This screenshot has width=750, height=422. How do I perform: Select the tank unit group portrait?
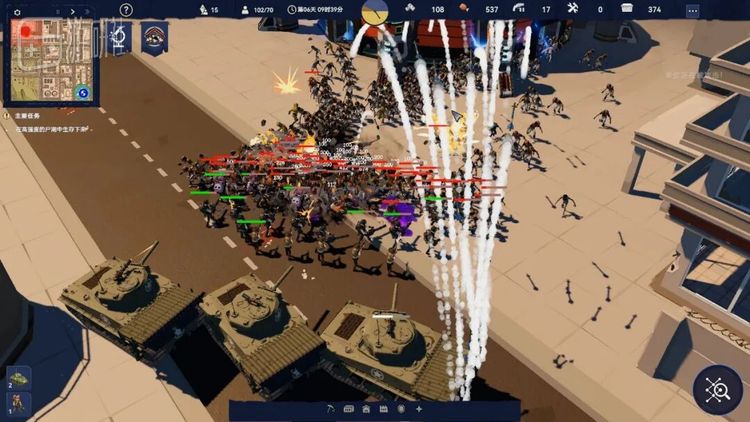pyautogui.click(x=18, y=378)
